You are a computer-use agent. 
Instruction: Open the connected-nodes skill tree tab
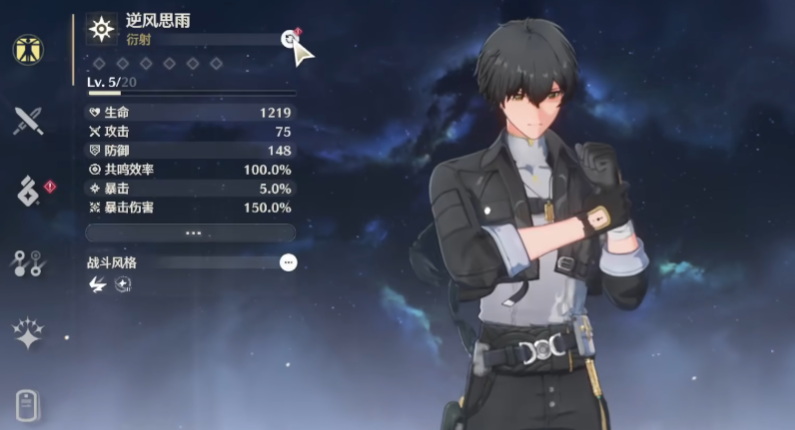point(27,262)
